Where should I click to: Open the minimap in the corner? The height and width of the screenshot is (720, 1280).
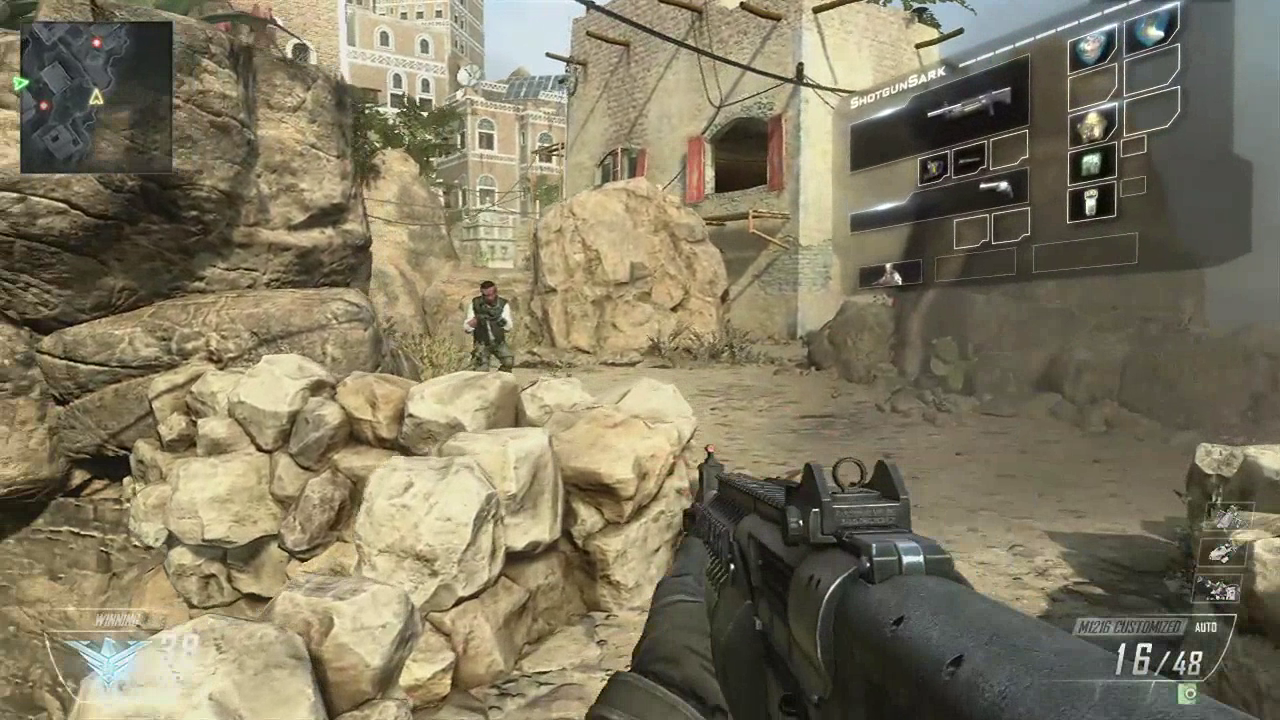pos(96,97)
